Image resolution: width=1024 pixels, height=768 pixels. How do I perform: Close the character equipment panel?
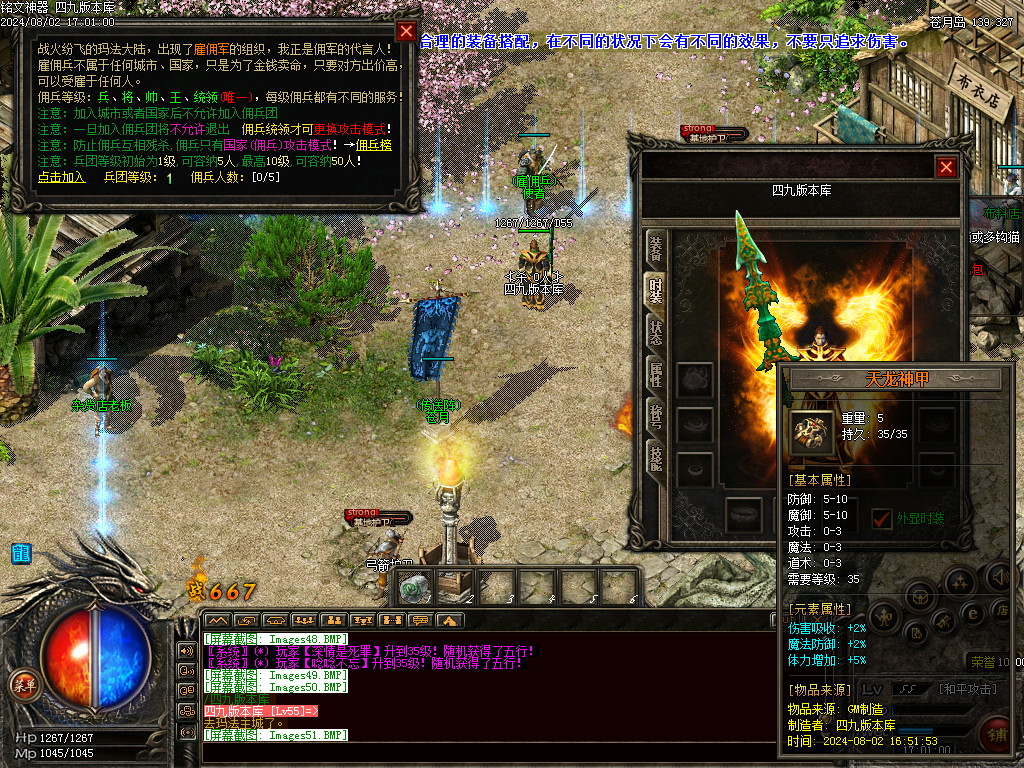coord(946,167)
